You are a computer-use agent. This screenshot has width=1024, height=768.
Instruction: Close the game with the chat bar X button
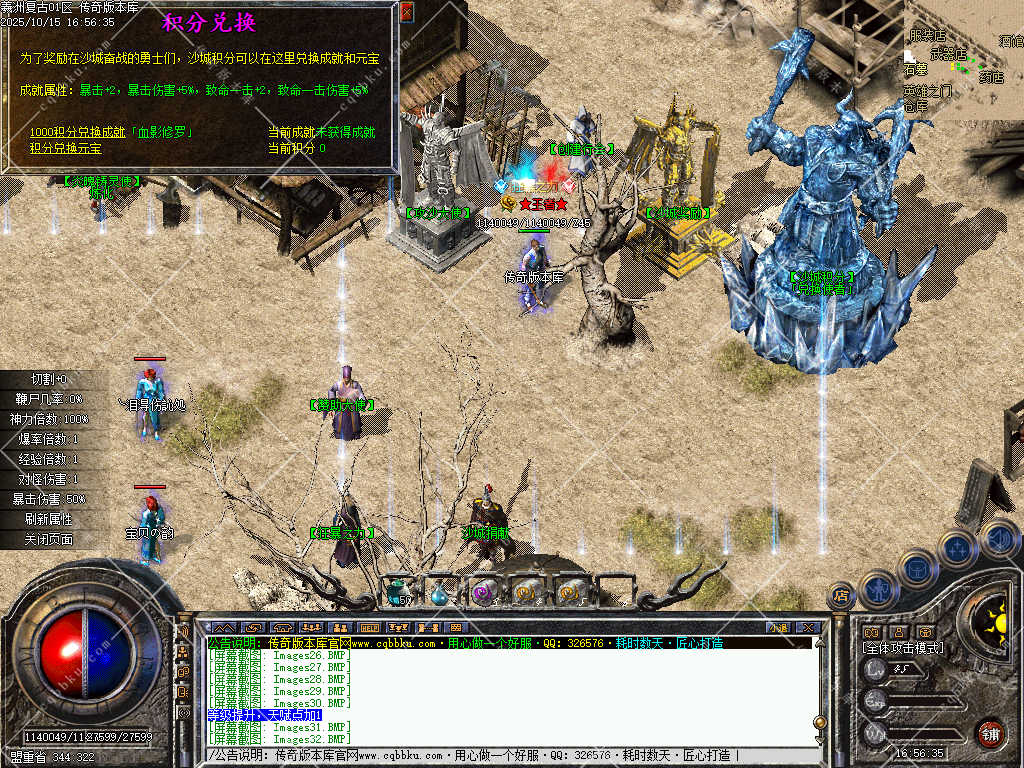tap(808, 627)
